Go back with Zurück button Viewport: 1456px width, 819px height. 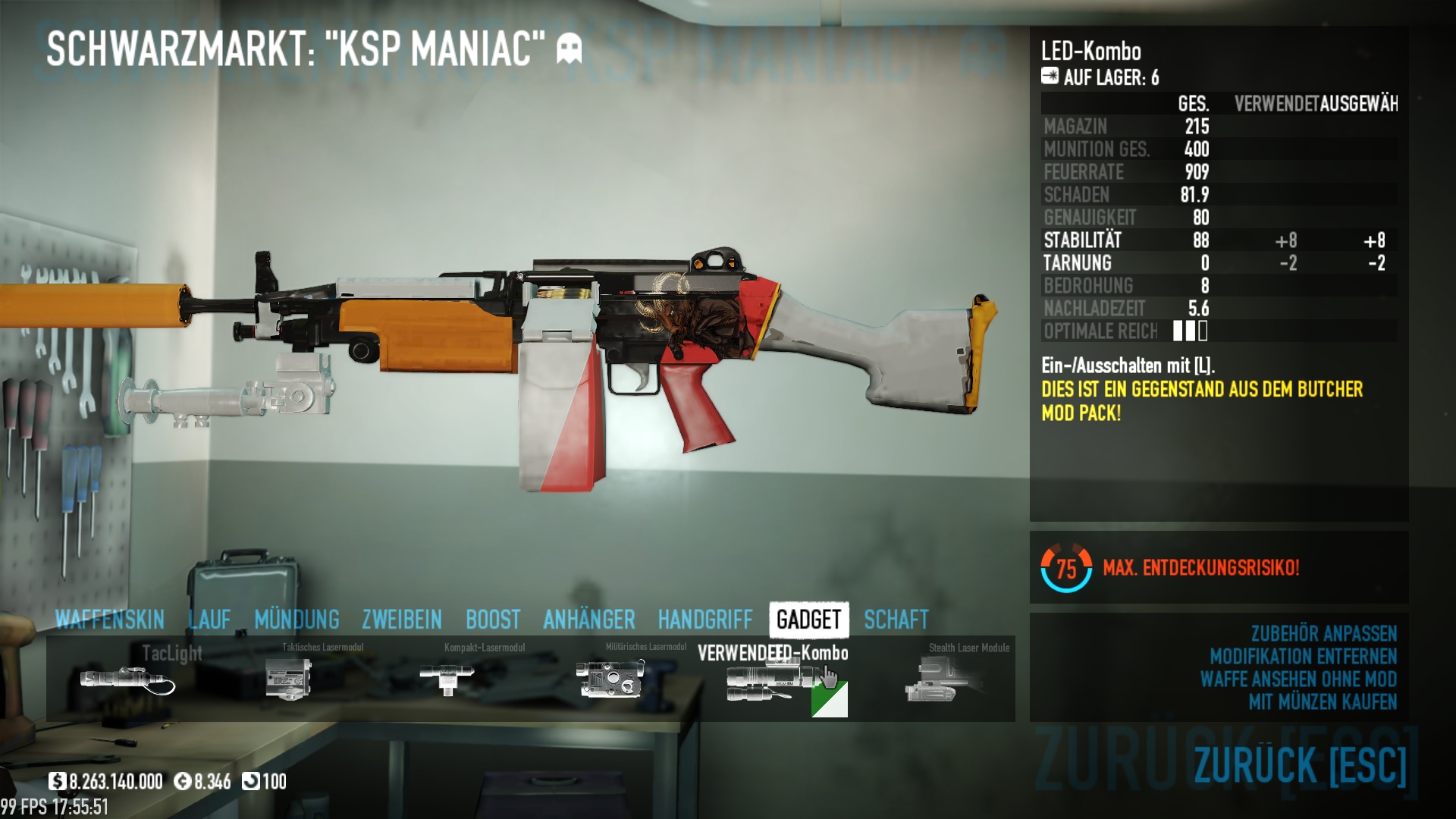click(x=1300, y=764)
